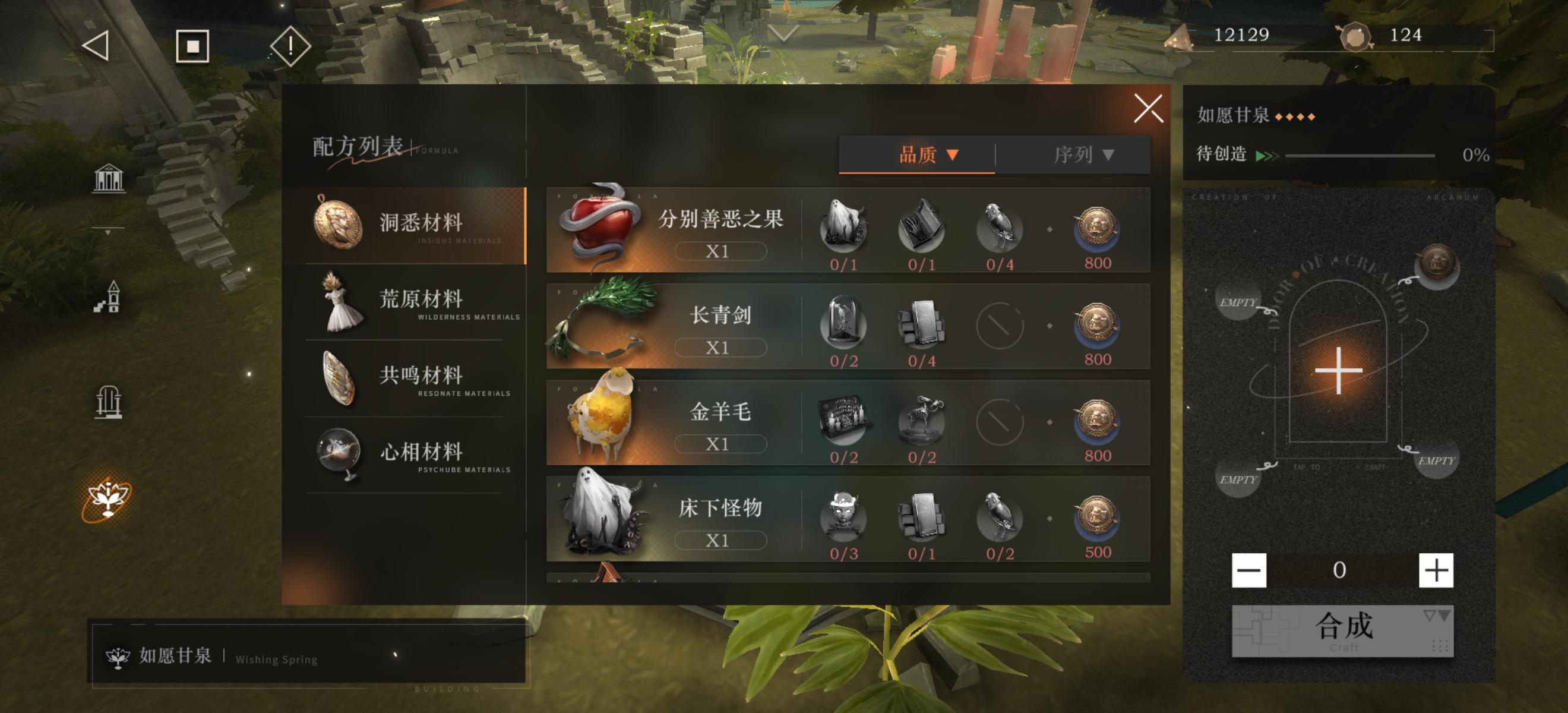The height and width of the screenshot is (713, 1568).
Task: Open the Insight Materials (洞悉材料) category
Action: [420, 225]
